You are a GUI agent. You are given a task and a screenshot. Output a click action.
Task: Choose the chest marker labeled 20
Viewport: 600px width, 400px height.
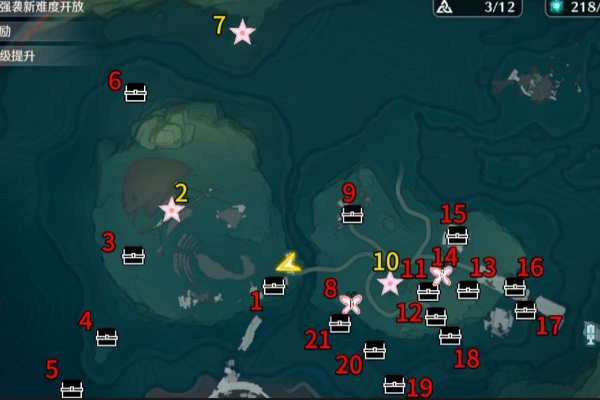point(375,350)
